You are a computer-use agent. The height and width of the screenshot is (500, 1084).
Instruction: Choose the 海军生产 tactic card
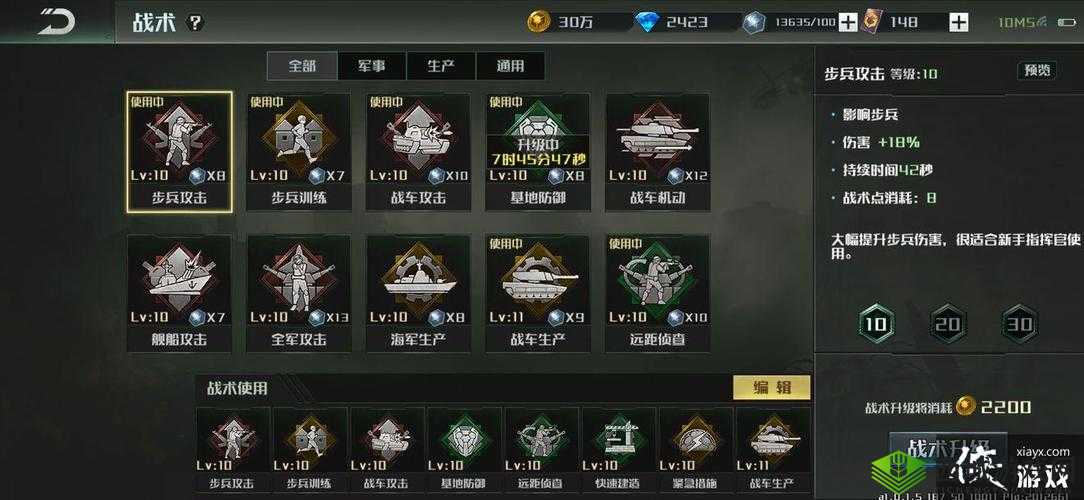[418, 292]
